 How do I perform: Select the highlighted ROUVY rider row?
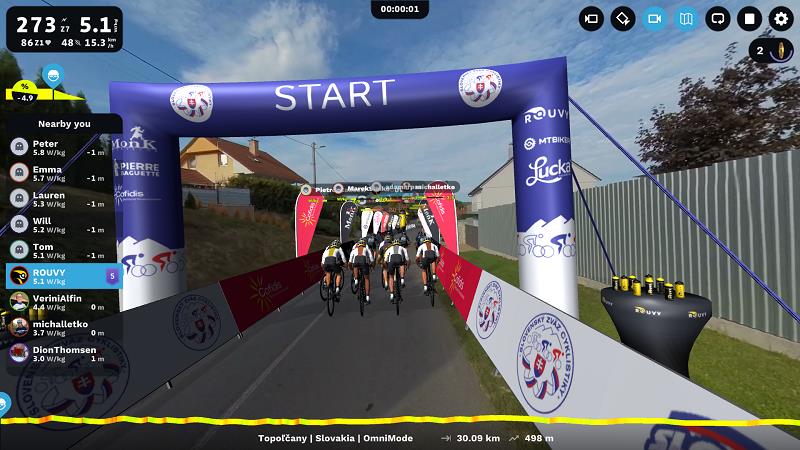click(x=62, y=276)
